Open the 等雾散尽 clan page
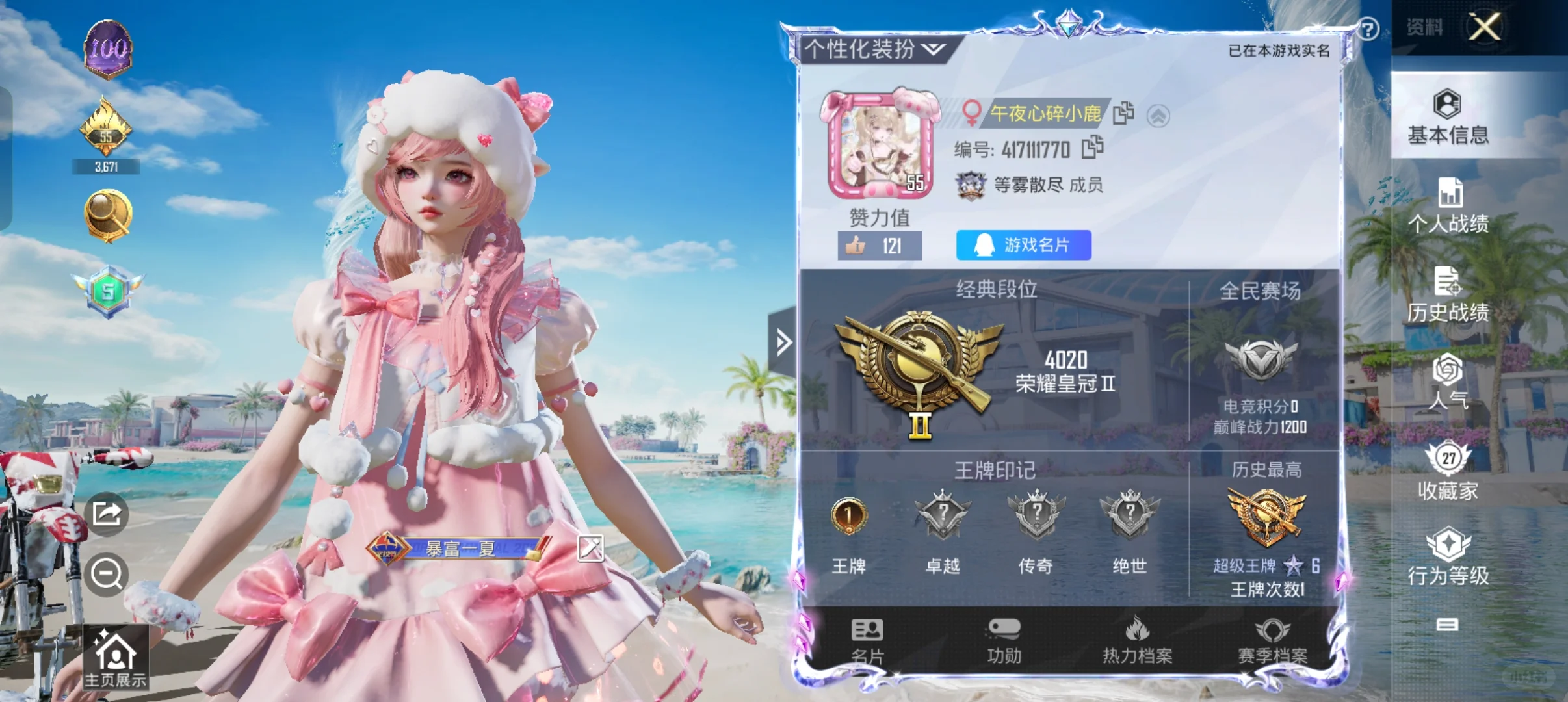 1027,185
